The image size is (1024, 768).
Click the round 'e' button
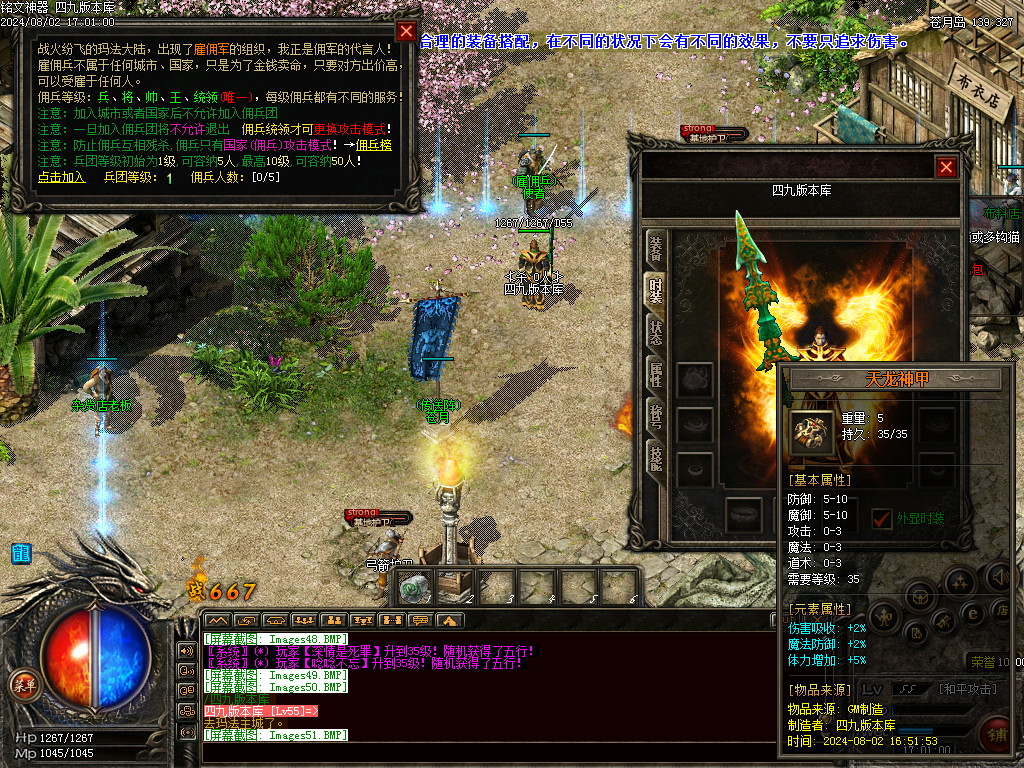(972, 612)
